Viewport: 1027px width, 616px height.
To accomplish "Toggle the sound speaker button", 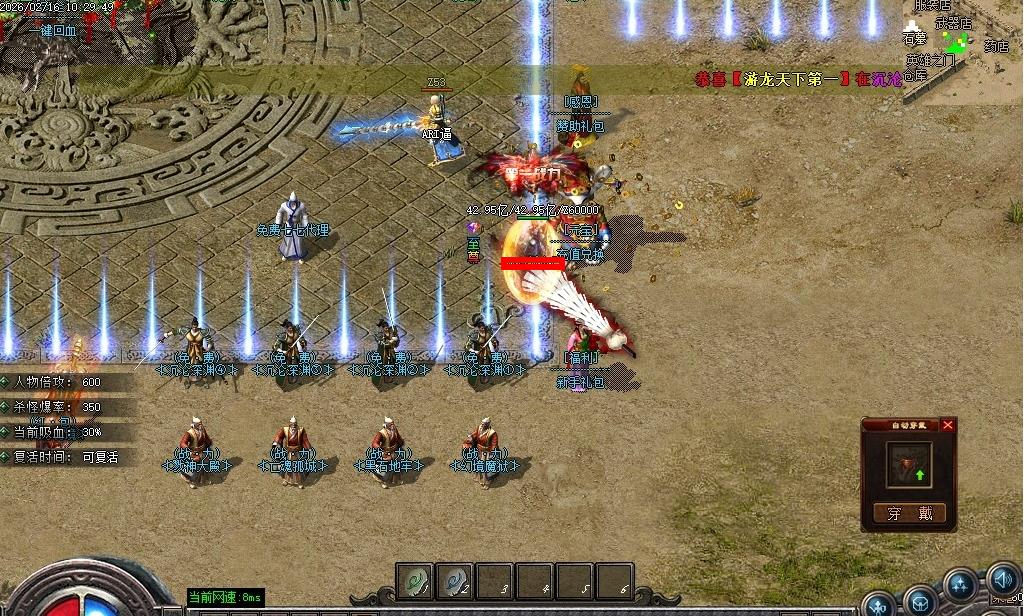I will coord(1004,579).
